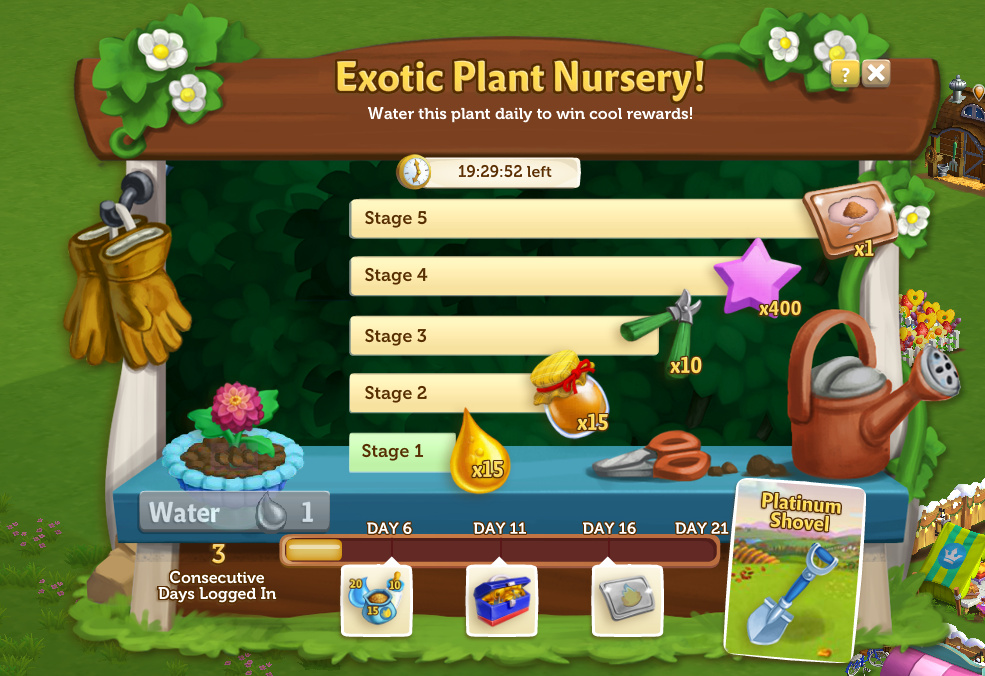View the Day 16 reward tile

coord(627,600)
